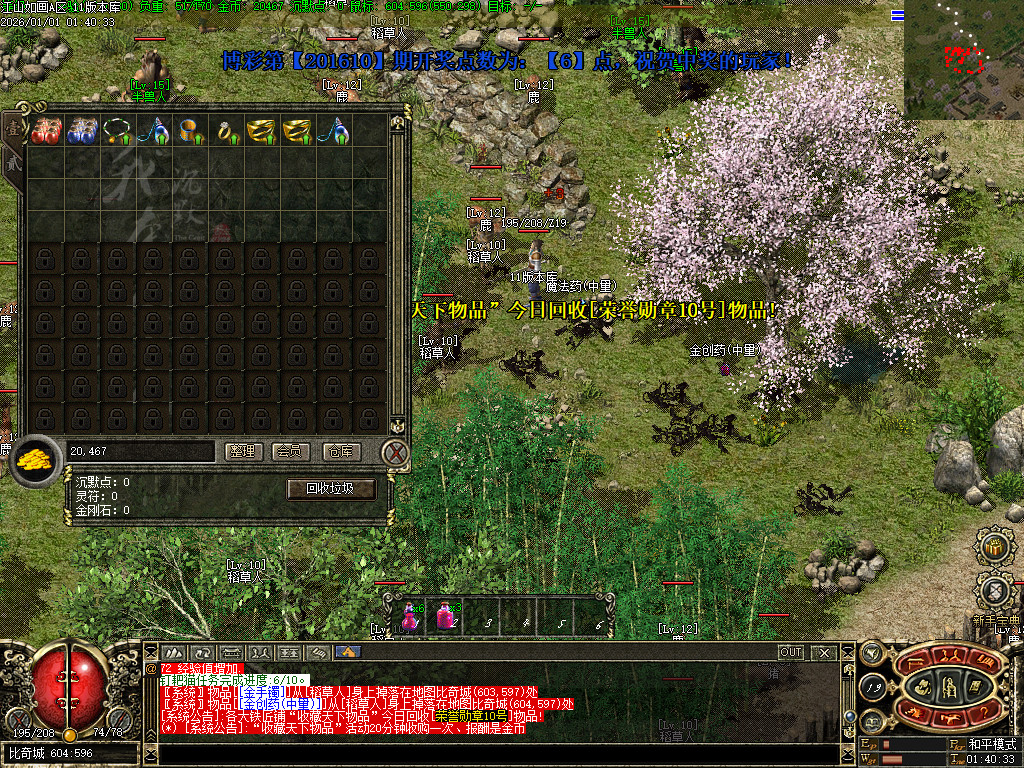
Task: Use the first hotbar potion slot
Action: 410,616
